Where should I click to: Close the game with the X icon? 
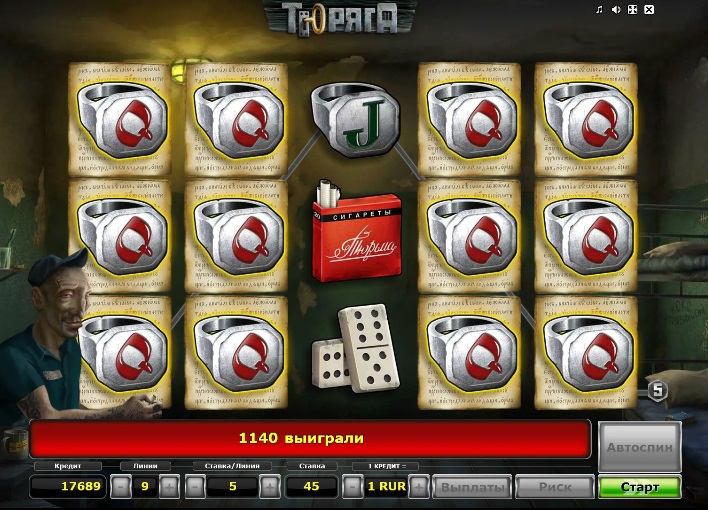pos(649,10)
